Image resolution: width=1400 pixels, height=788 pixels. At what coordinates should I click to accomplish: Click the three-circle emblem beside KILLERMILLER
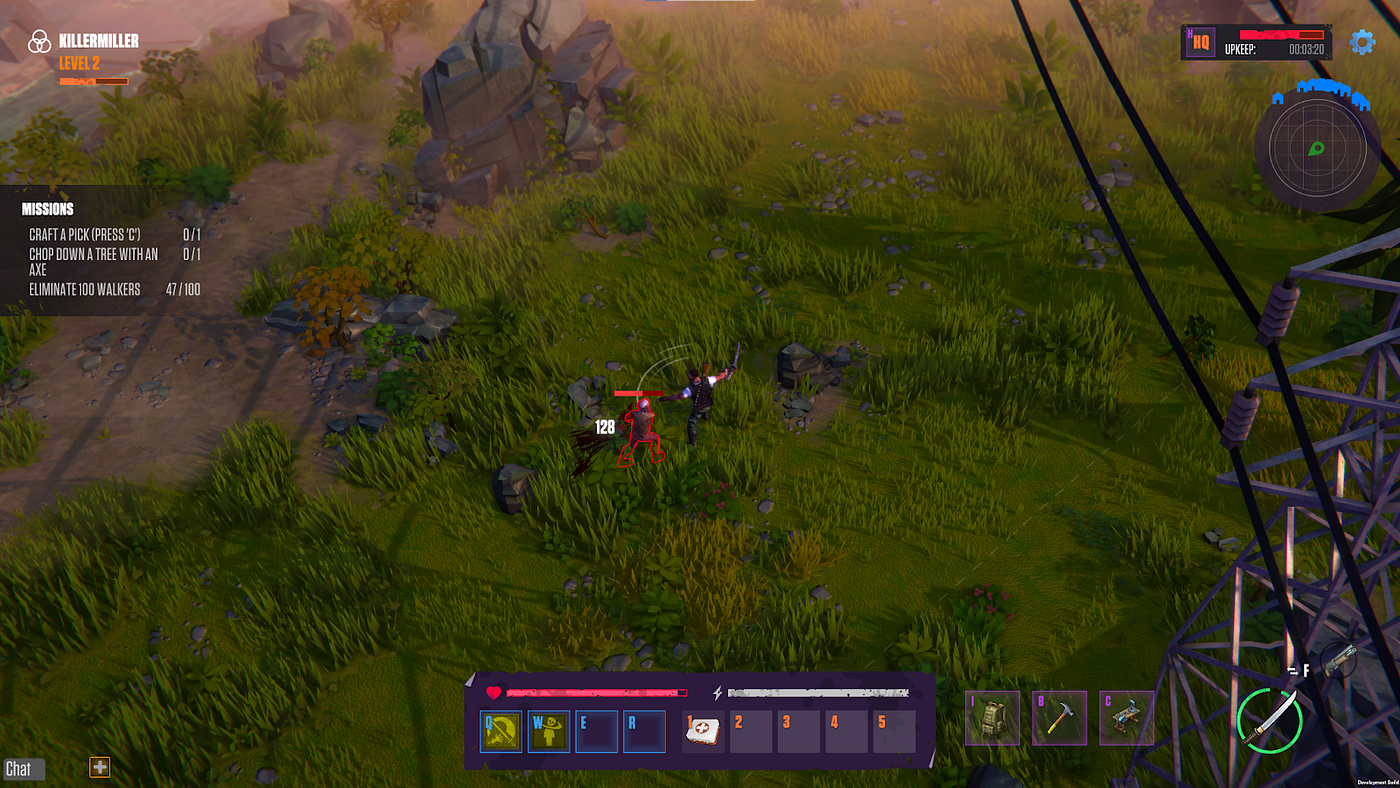coord(39,41)
